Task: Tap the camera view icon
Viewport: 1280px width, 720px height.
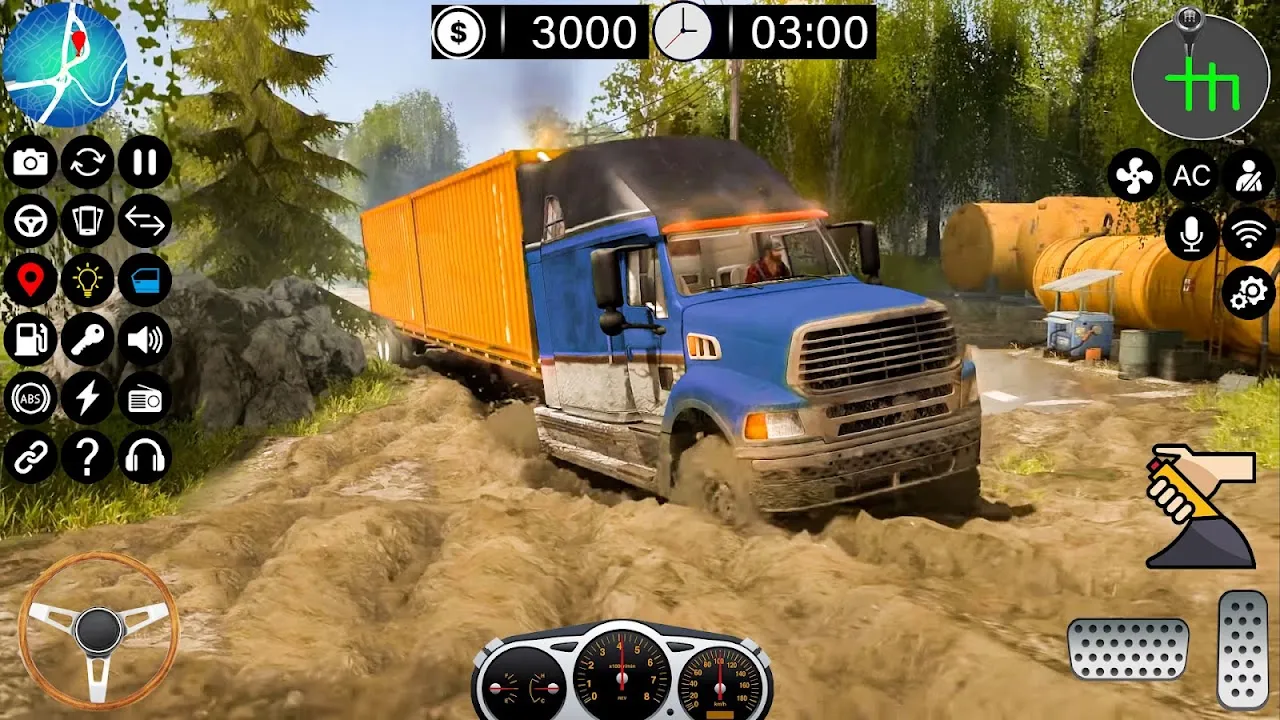Action: point(30,162)
